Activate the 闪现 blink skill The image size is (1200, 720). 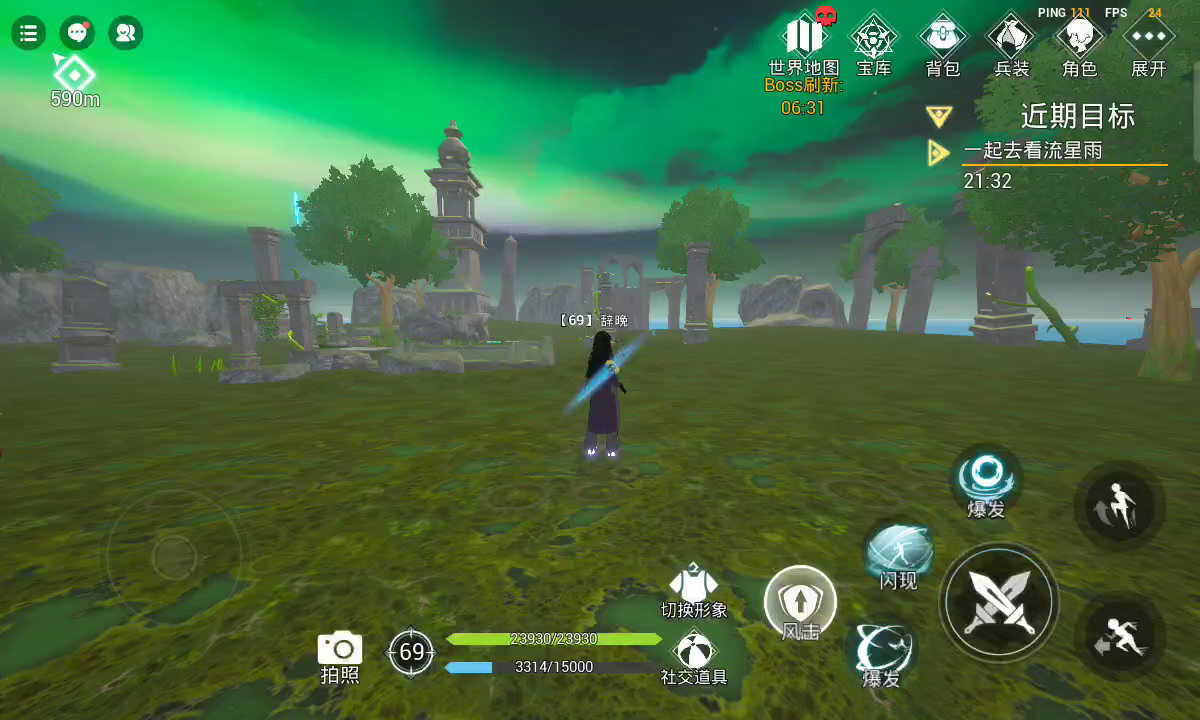(x=899, y=552)
